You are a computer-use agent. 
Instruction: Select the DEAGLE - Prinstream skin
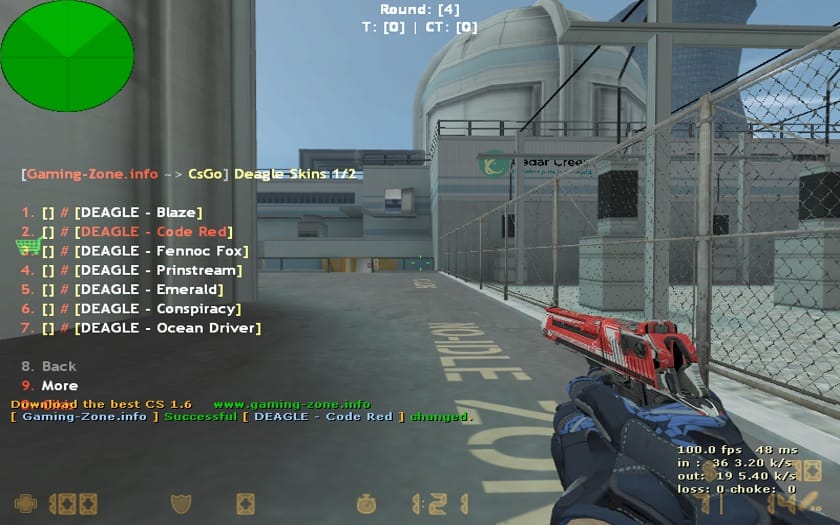click(x=158, y=270)
